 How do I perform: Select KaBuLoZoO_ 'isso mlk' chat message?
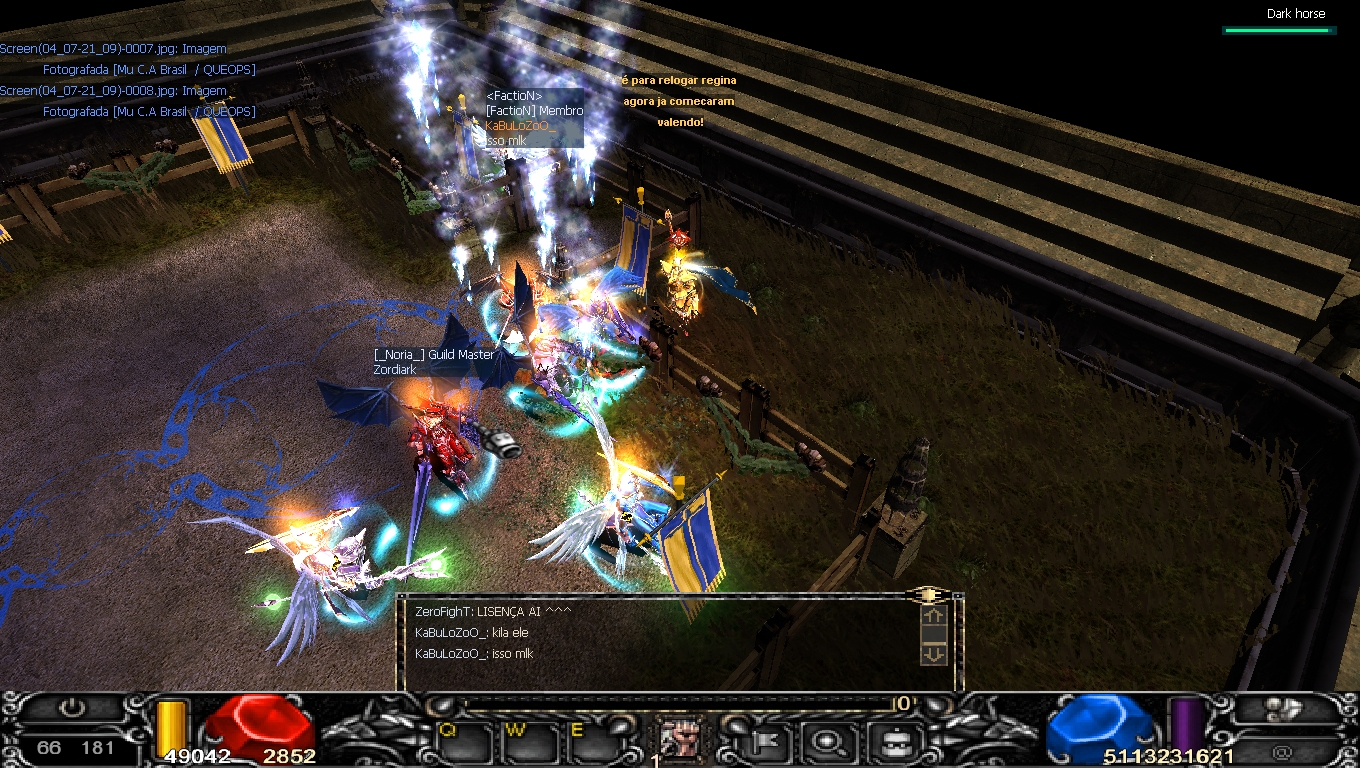[x=474, y=654]
